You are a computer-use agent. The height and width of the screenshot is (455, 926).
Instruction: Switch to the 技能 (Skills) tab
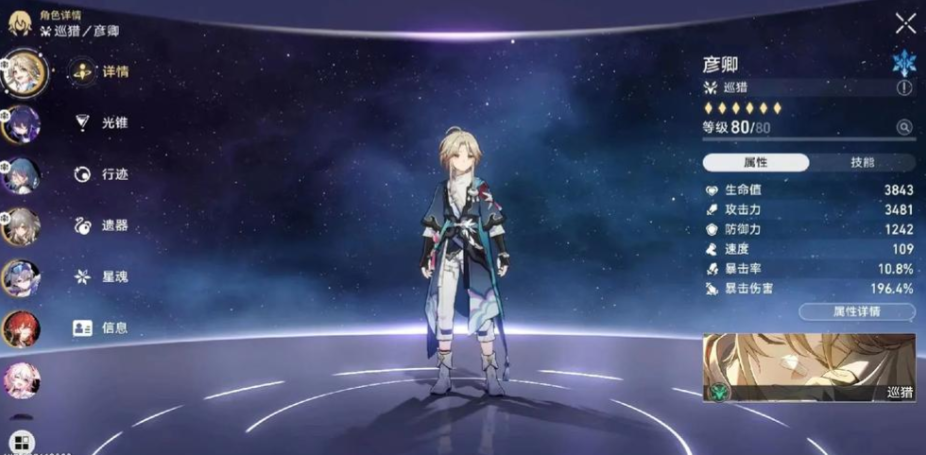(861, 162)
